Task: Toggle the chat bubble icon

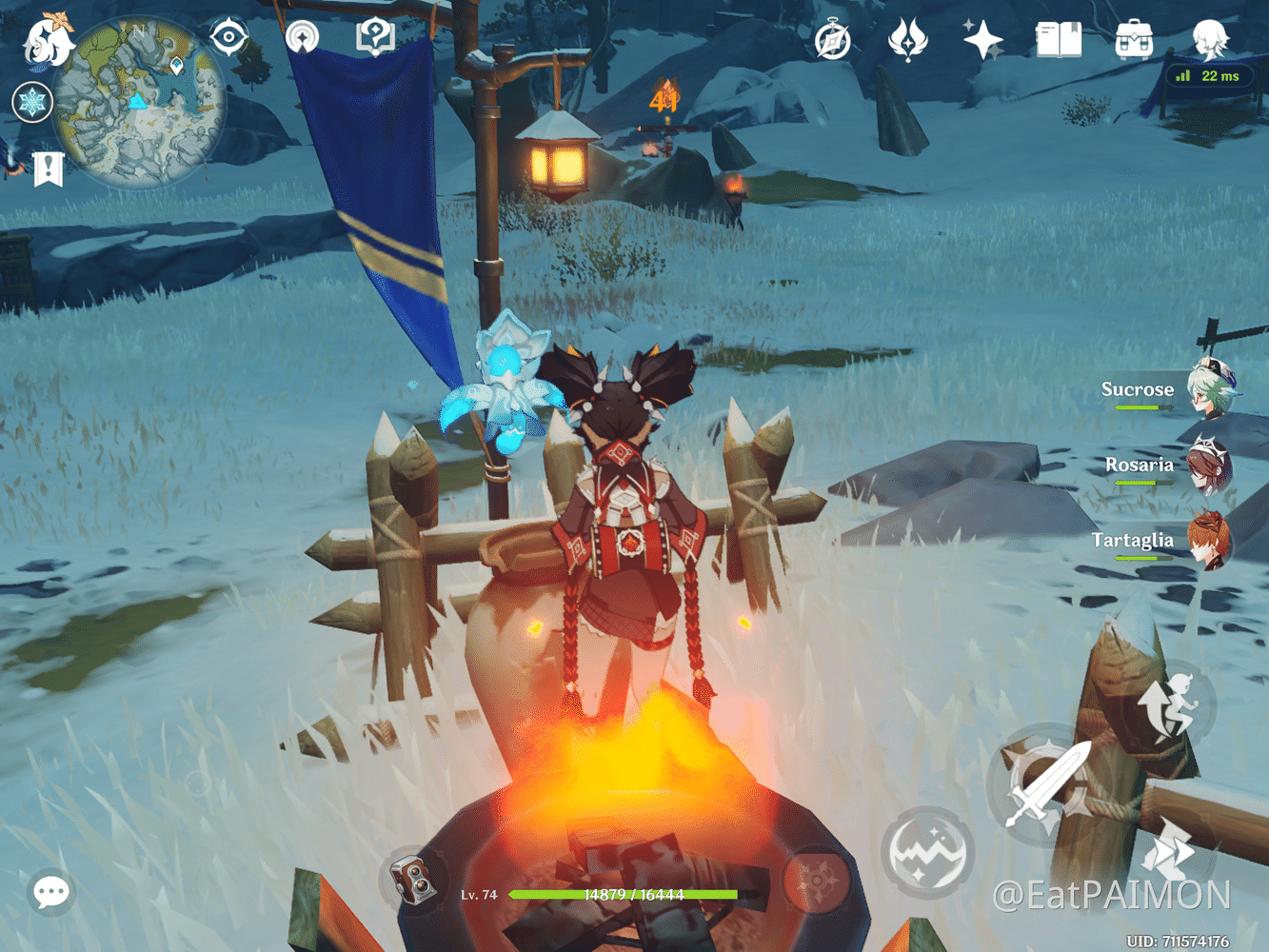Action: (52, 892)
